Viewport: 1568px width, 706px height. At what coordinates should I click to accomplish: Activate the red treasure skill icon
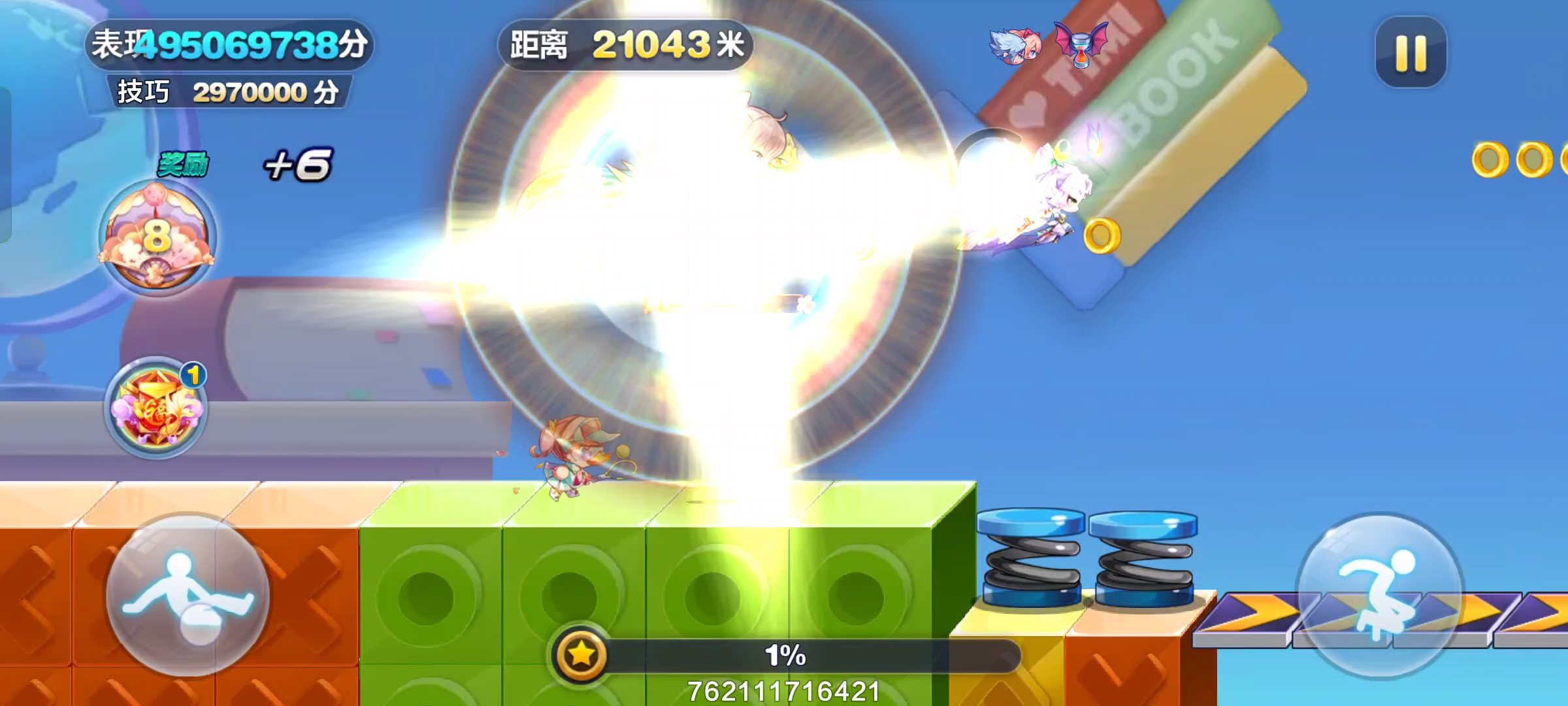(157, 408)
